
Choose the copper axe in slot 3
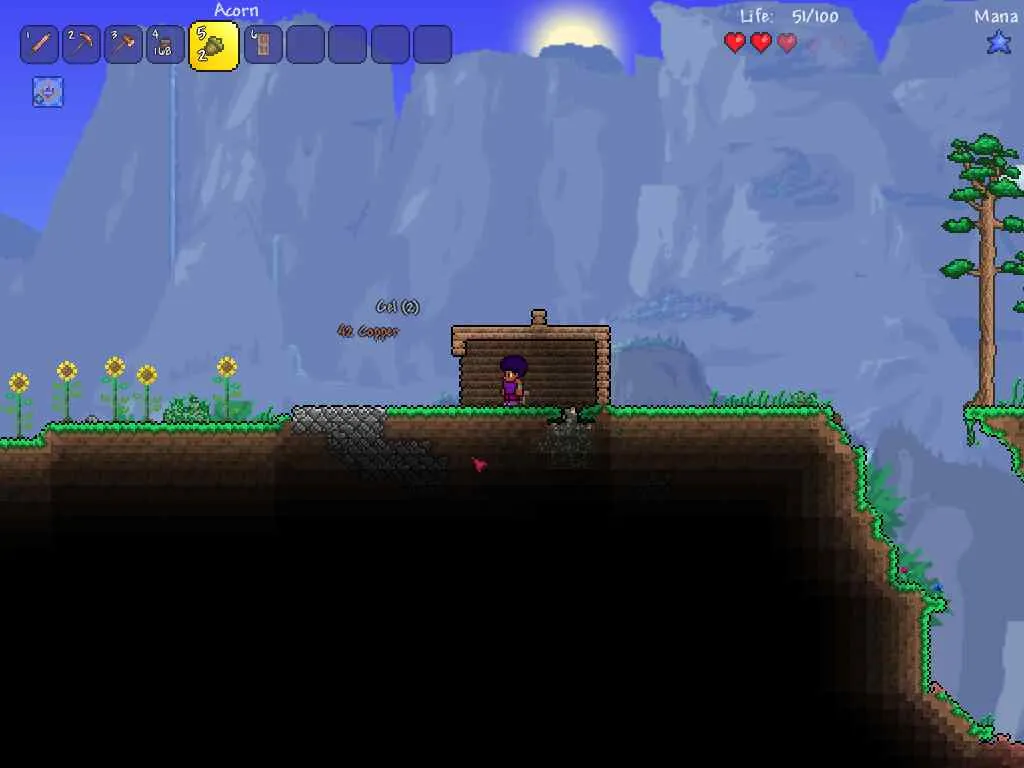[123, 45]
